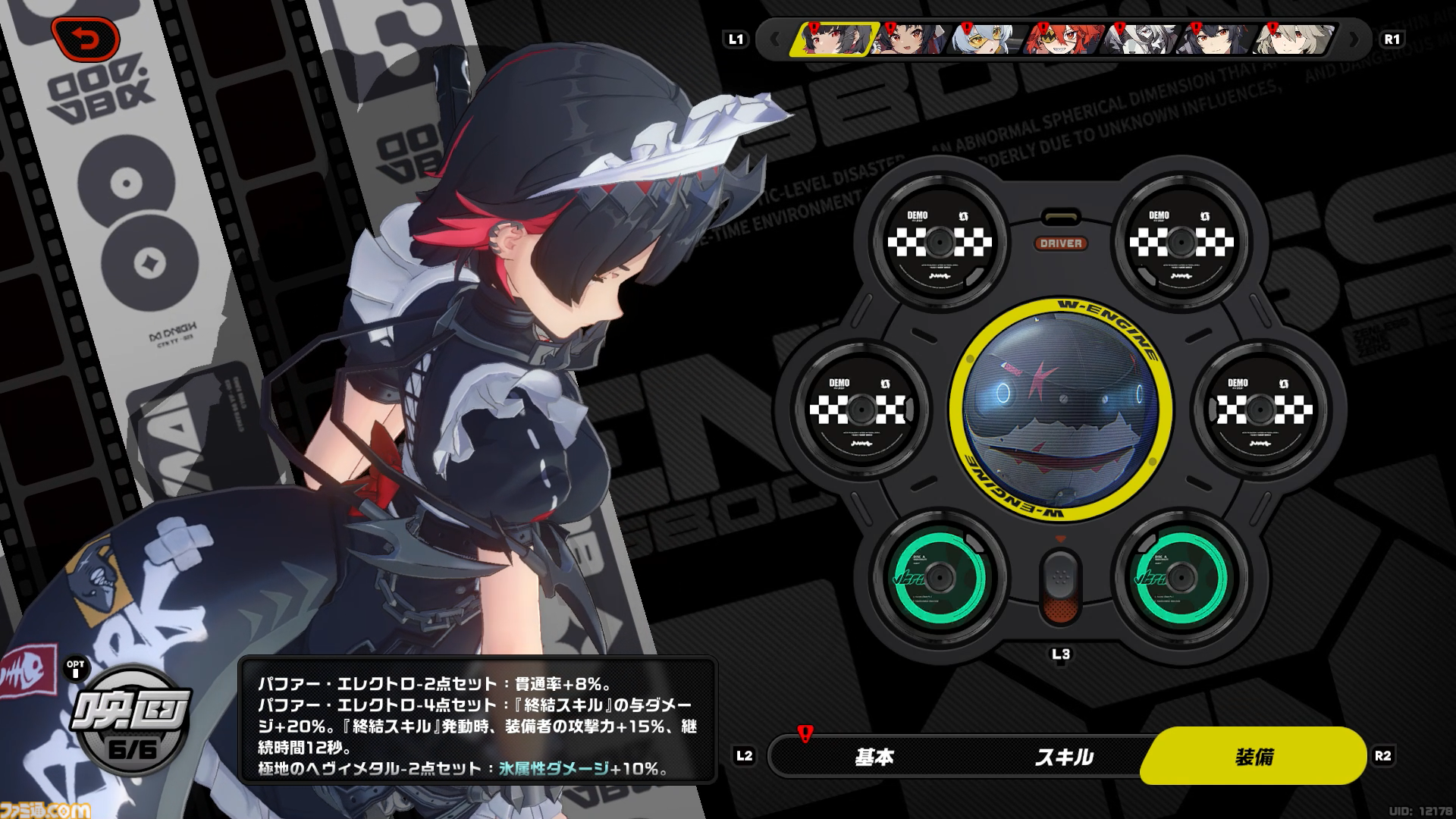Switch to the スキル tab
The image size is (1456, 819).
click(x=1065, y=756)
